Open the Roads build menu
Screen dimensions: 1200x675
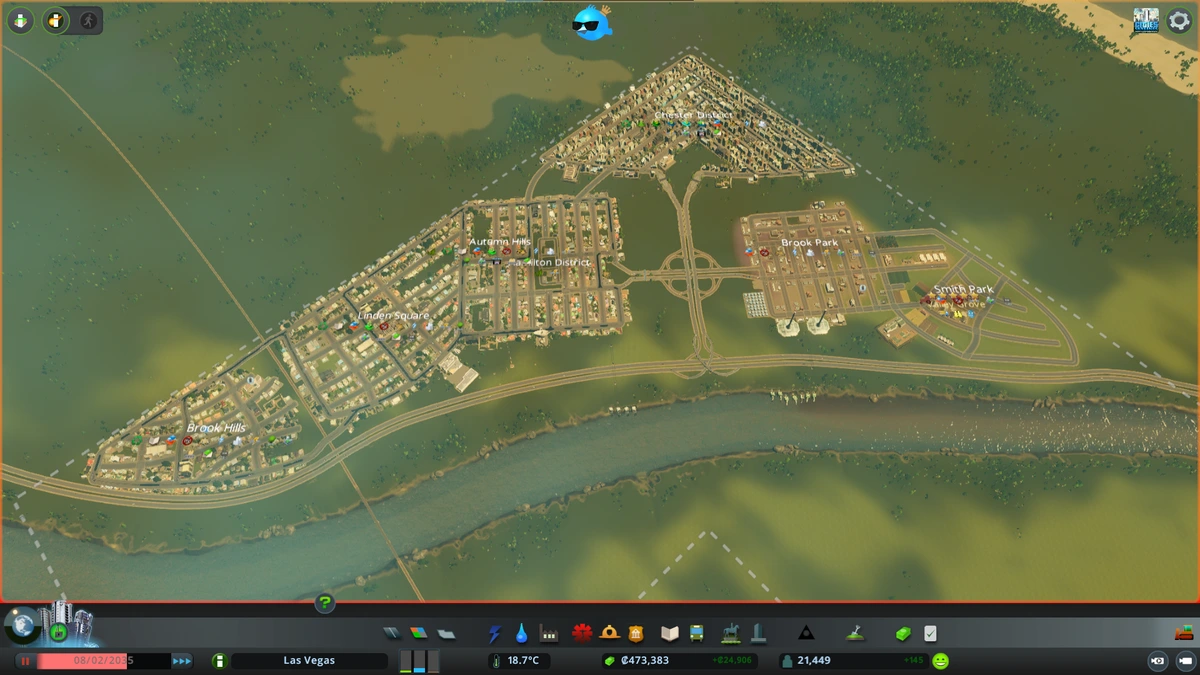(393, 633)
